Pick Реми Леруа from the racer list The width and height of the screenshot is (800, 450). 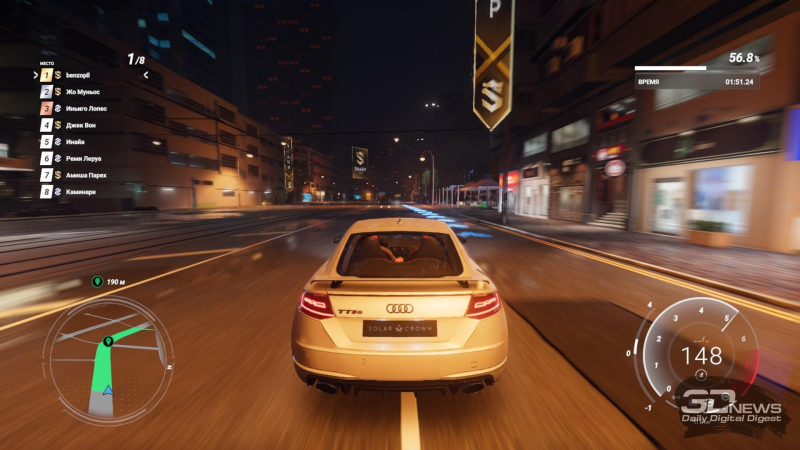tap(84, 158)
